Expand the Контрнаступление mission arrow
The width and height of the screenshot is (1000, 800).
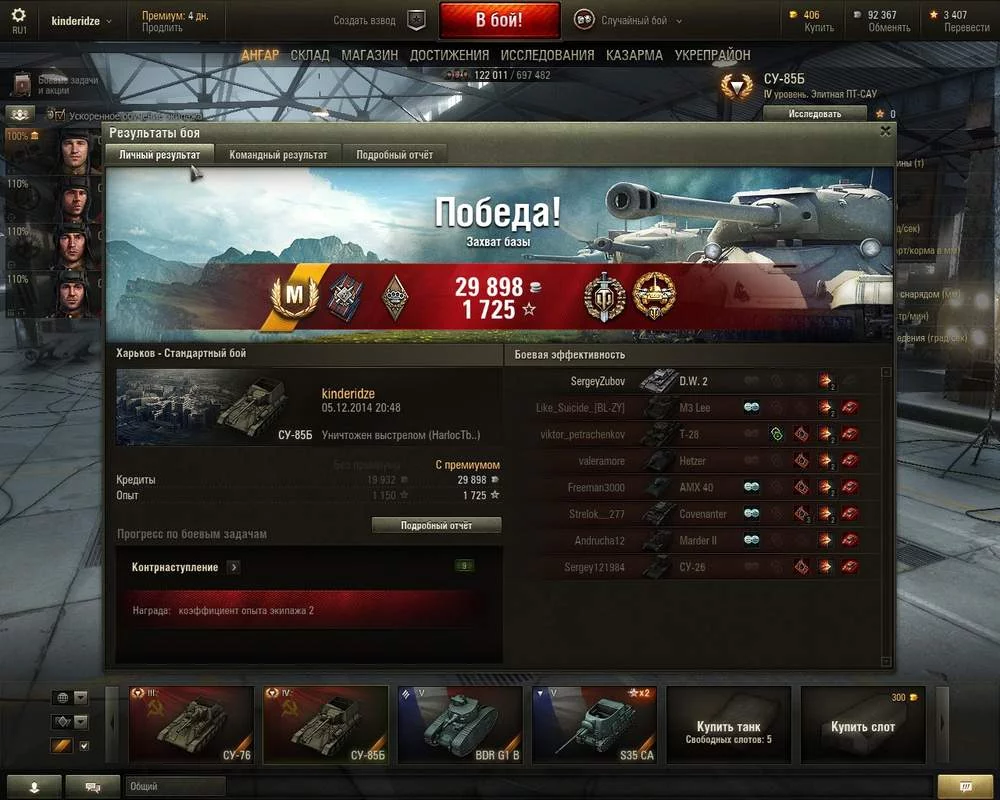(x=233, y=567)
